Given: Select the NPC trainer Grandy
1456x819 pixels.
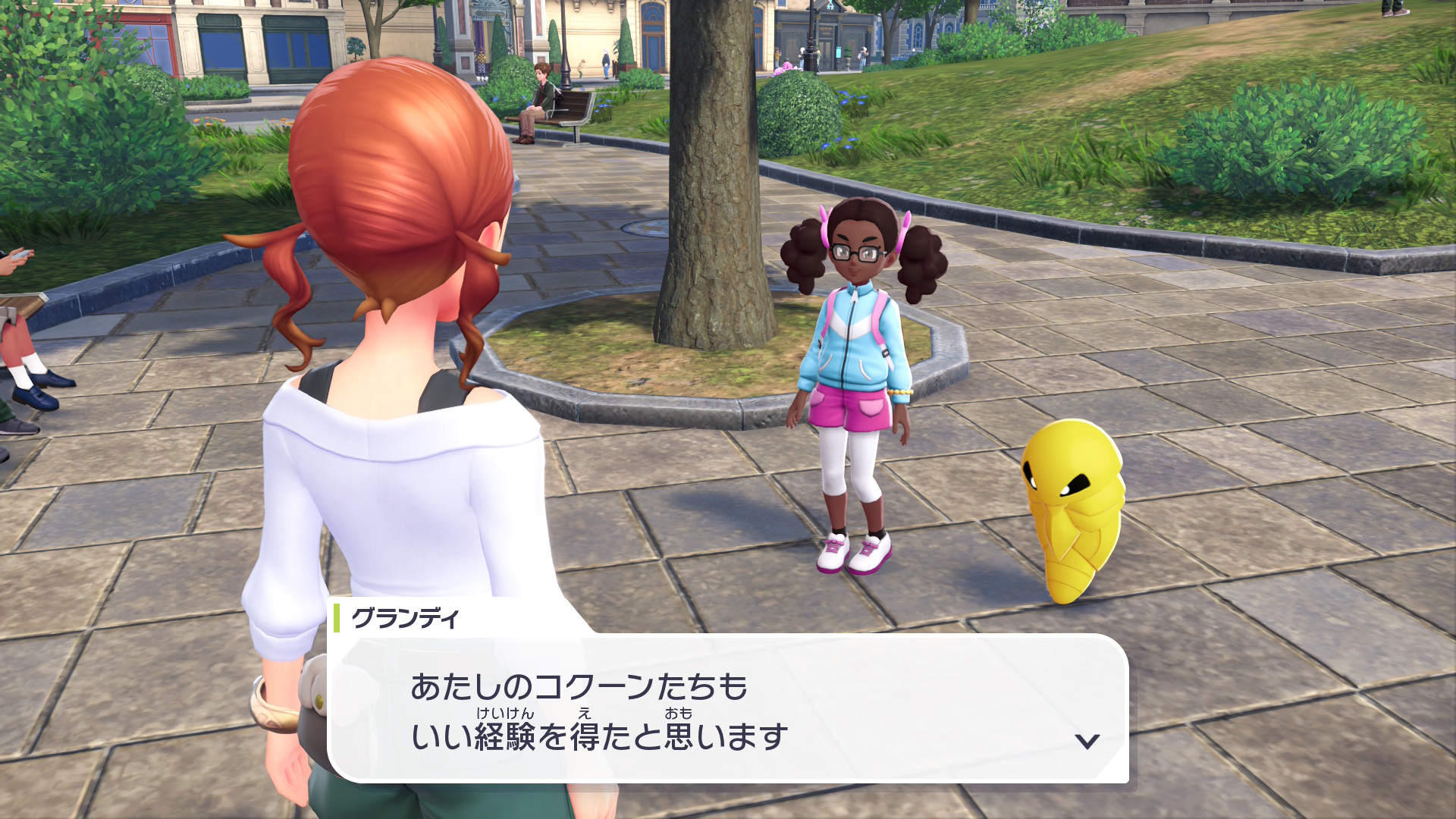Looking at the screenshot, I should pyautogui.click(x=853, y=356).
